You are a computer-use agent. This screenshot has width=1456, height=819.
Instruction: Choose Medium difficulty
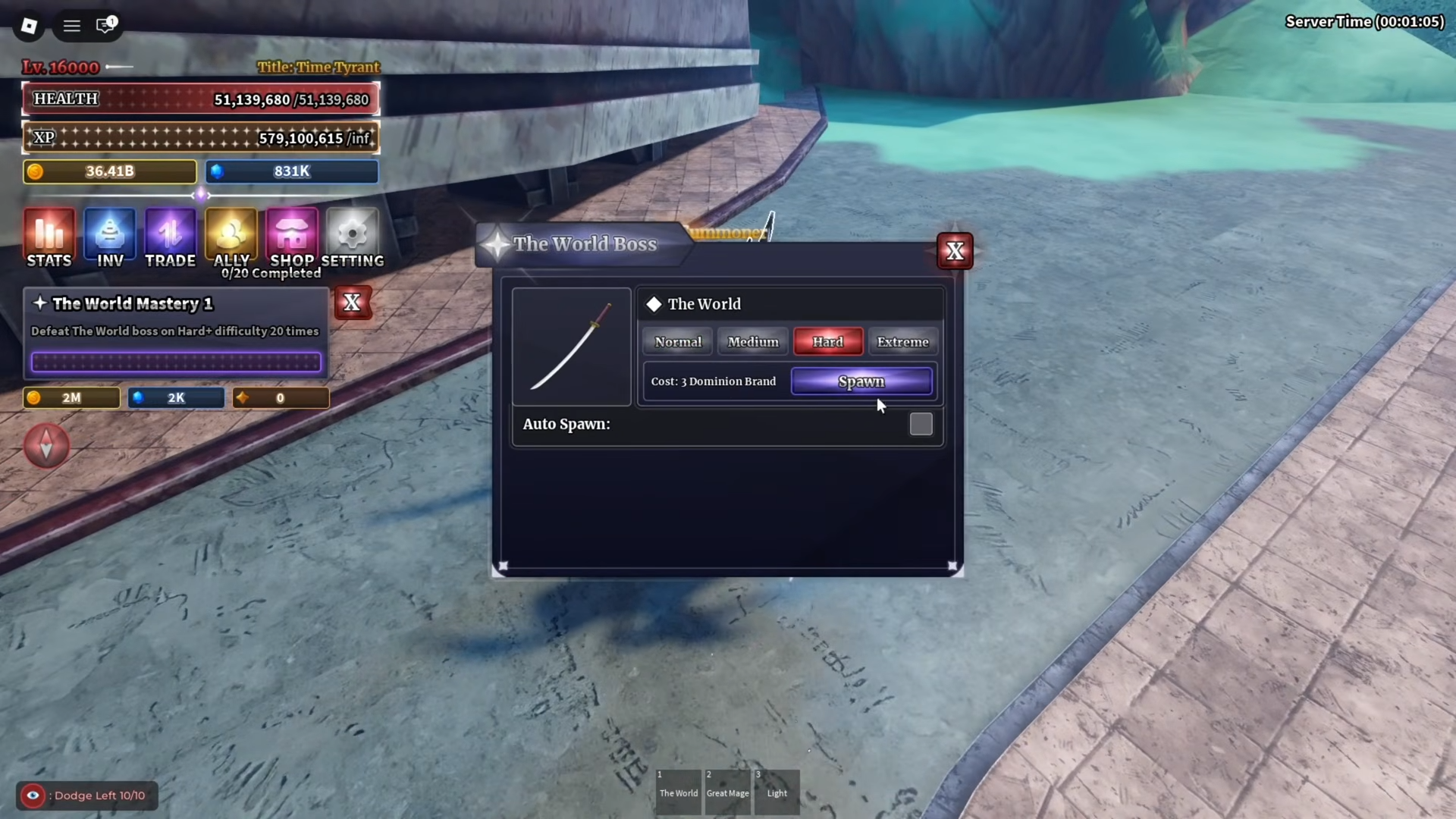tap(753, 342)
